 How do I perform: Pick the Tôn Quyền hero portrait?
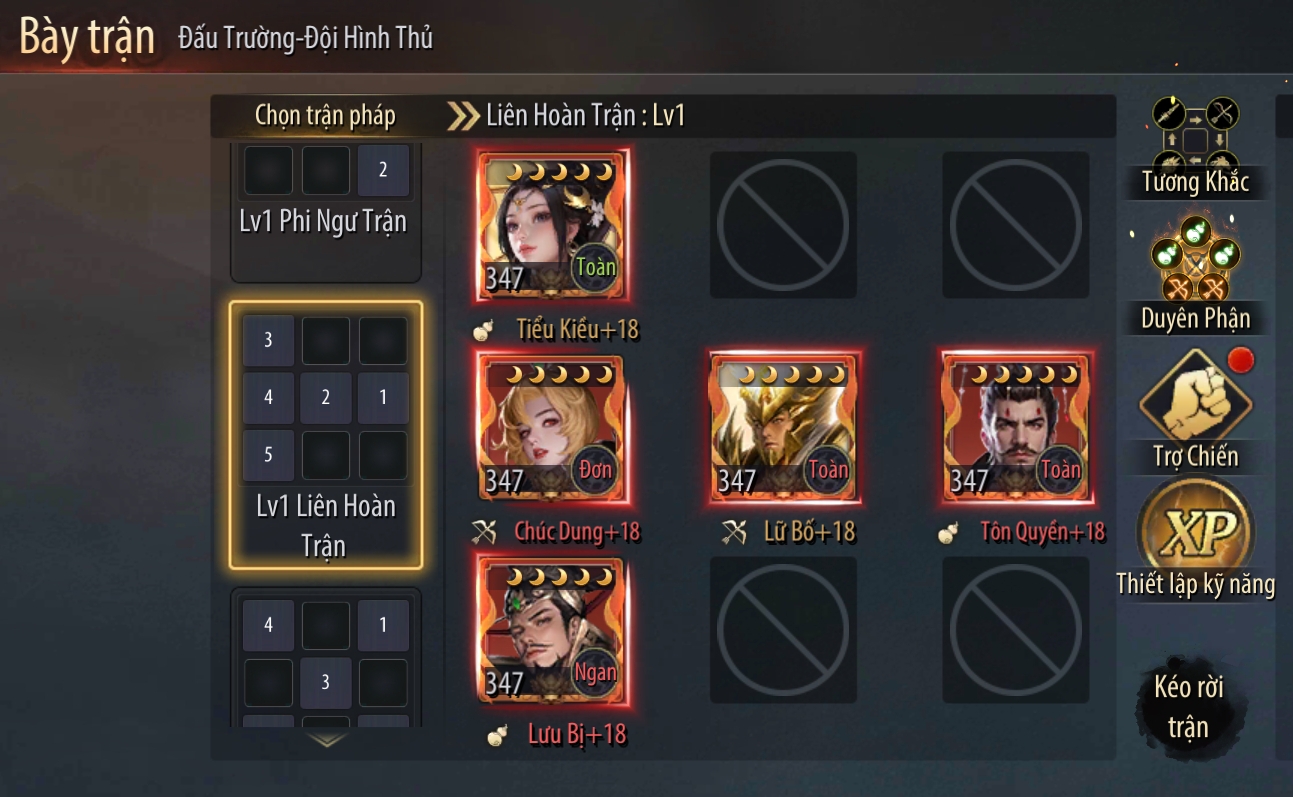[1017, 430]
